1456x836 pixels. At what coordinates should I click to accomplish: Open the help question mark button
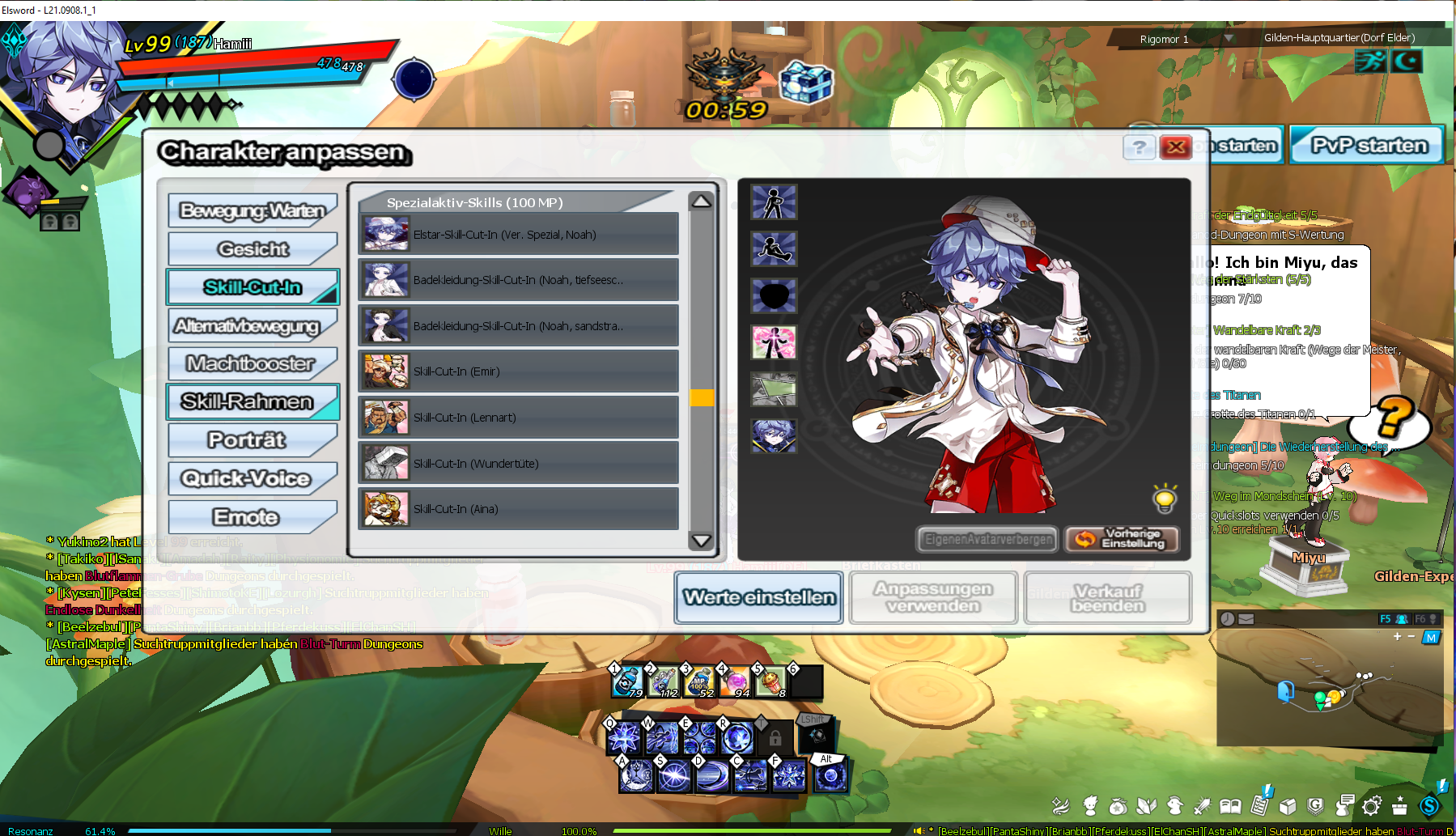(x=1139, y=147)
